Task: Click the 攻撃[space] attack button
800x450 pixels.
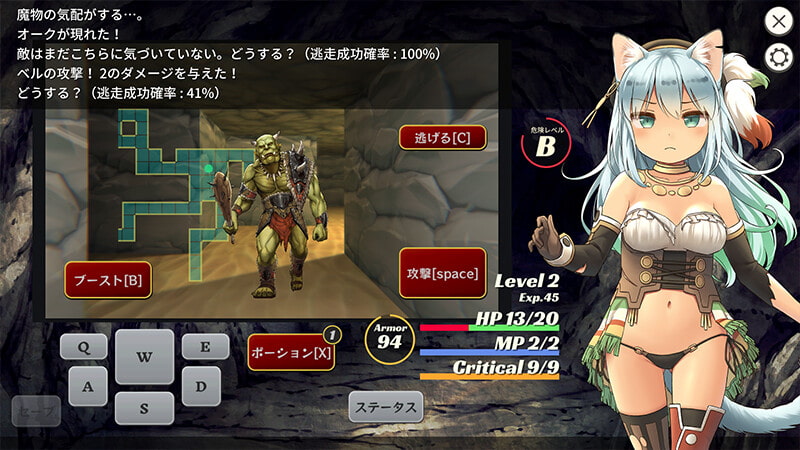Action: (442, 273)
